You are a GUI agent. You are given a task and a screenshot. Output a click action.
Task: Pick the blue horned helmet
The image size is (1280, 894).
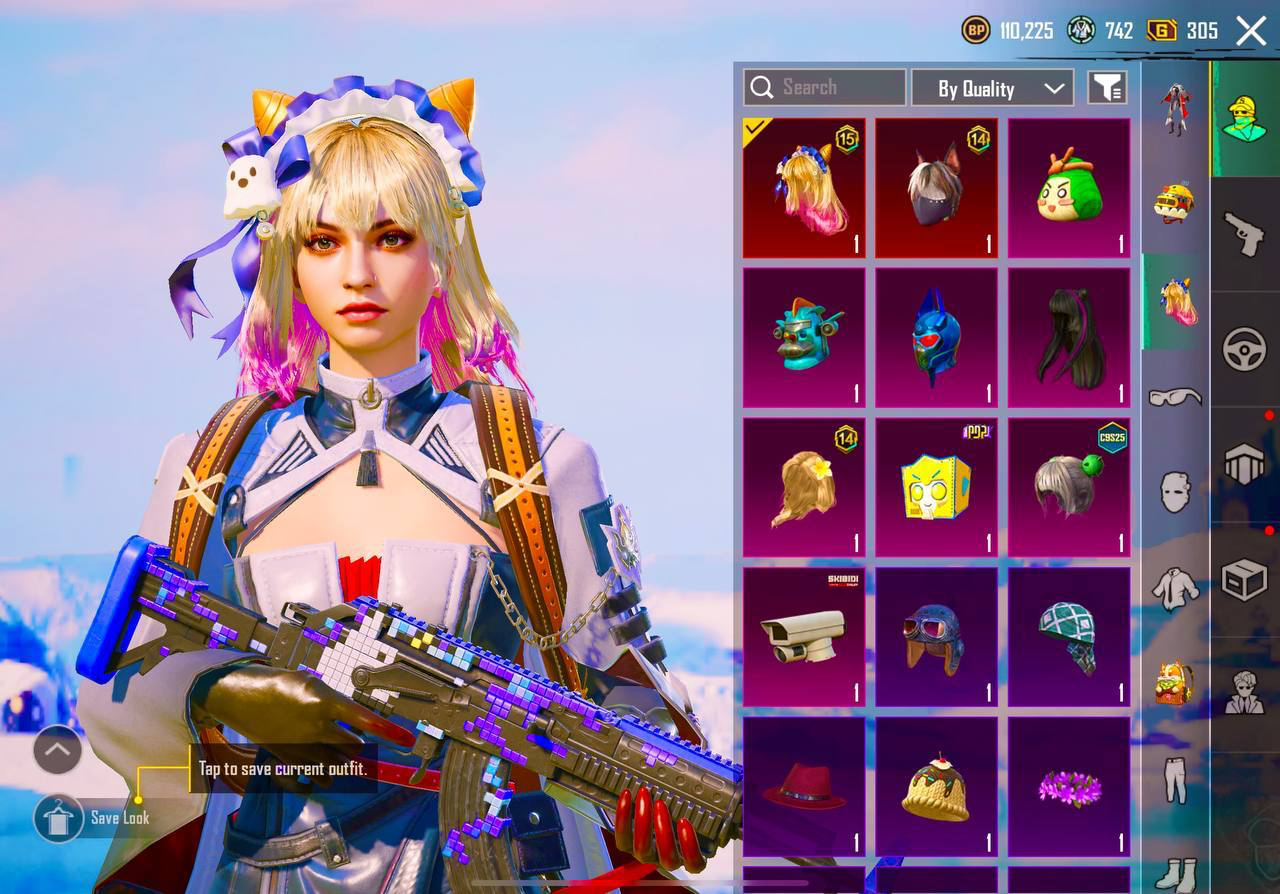tap(936, 337)
